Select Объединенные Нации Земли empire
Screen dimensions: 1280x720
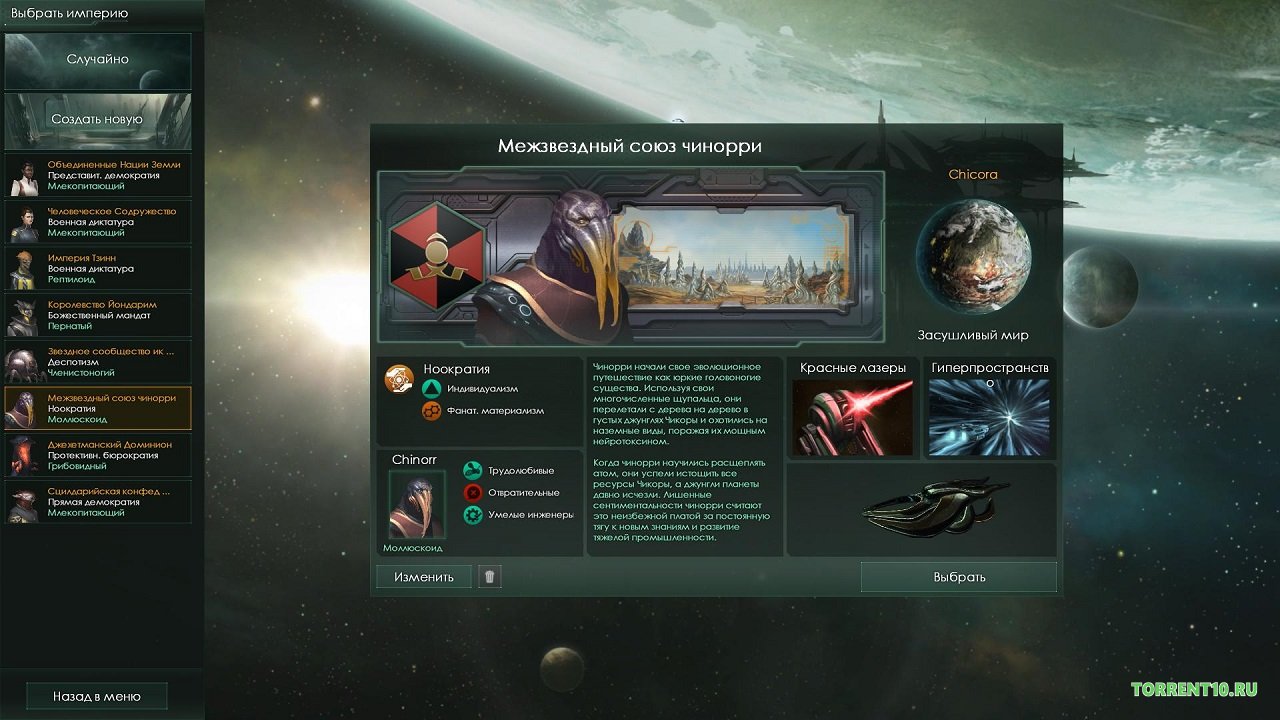[x=98, y=175]
